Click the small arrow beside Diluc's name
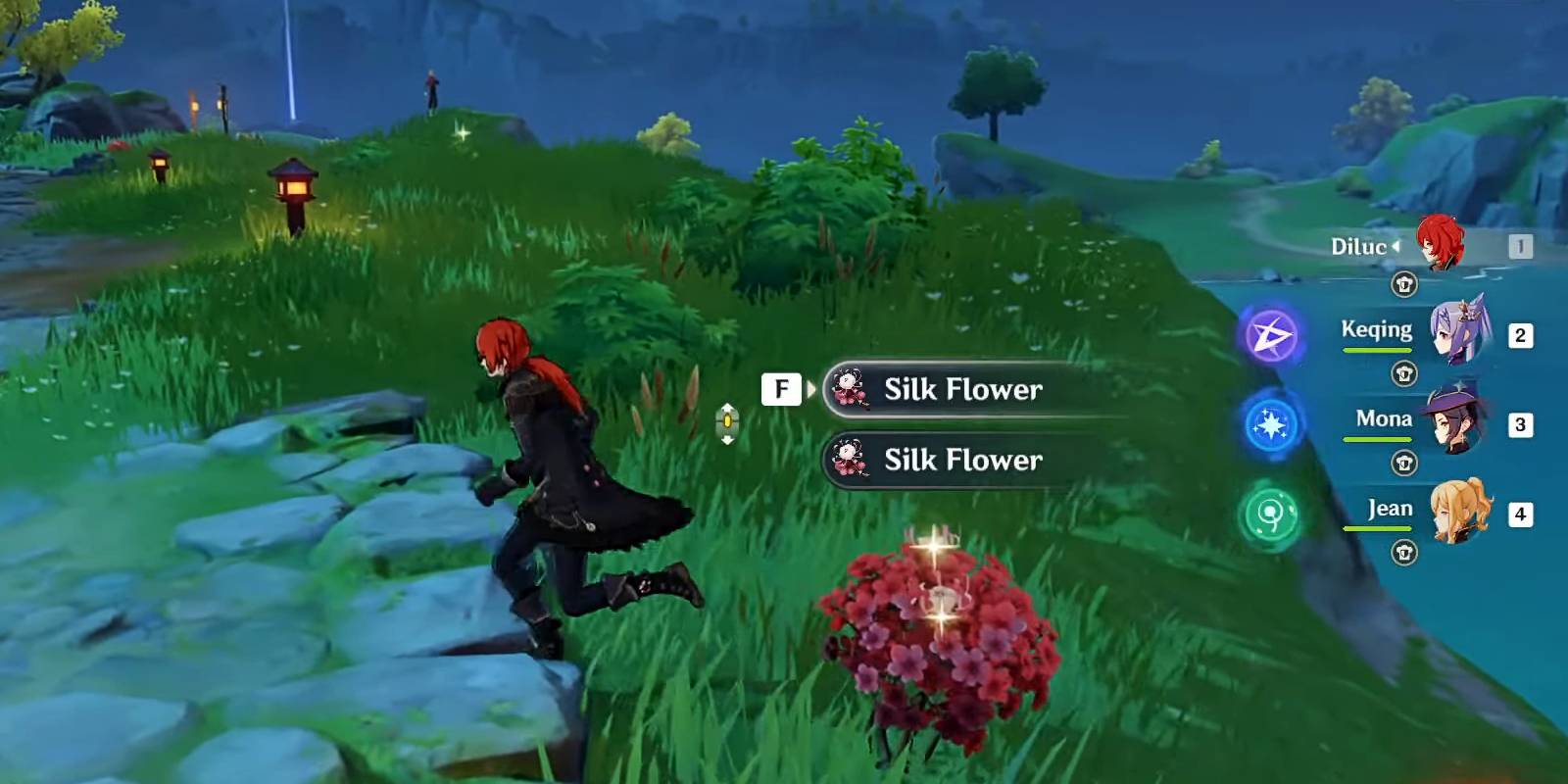 point(1396,247)
